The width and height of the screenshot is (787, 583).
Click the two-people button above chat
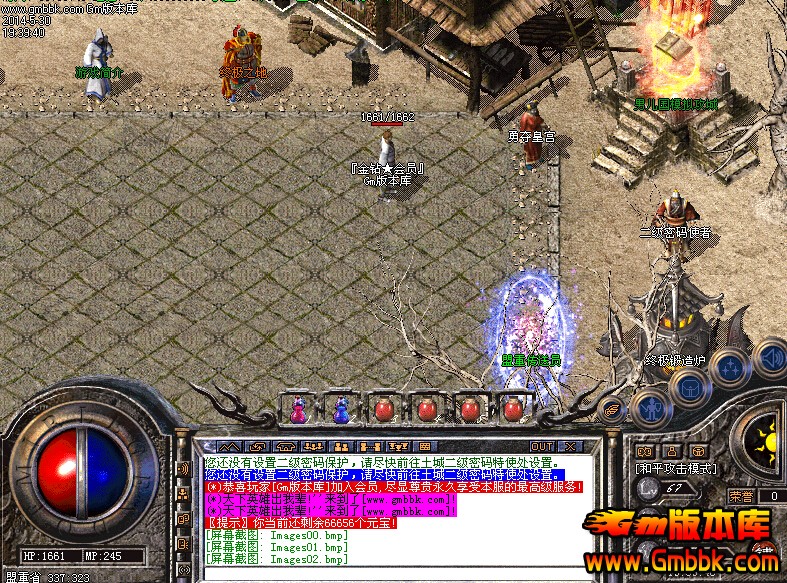tap(340, 445)
